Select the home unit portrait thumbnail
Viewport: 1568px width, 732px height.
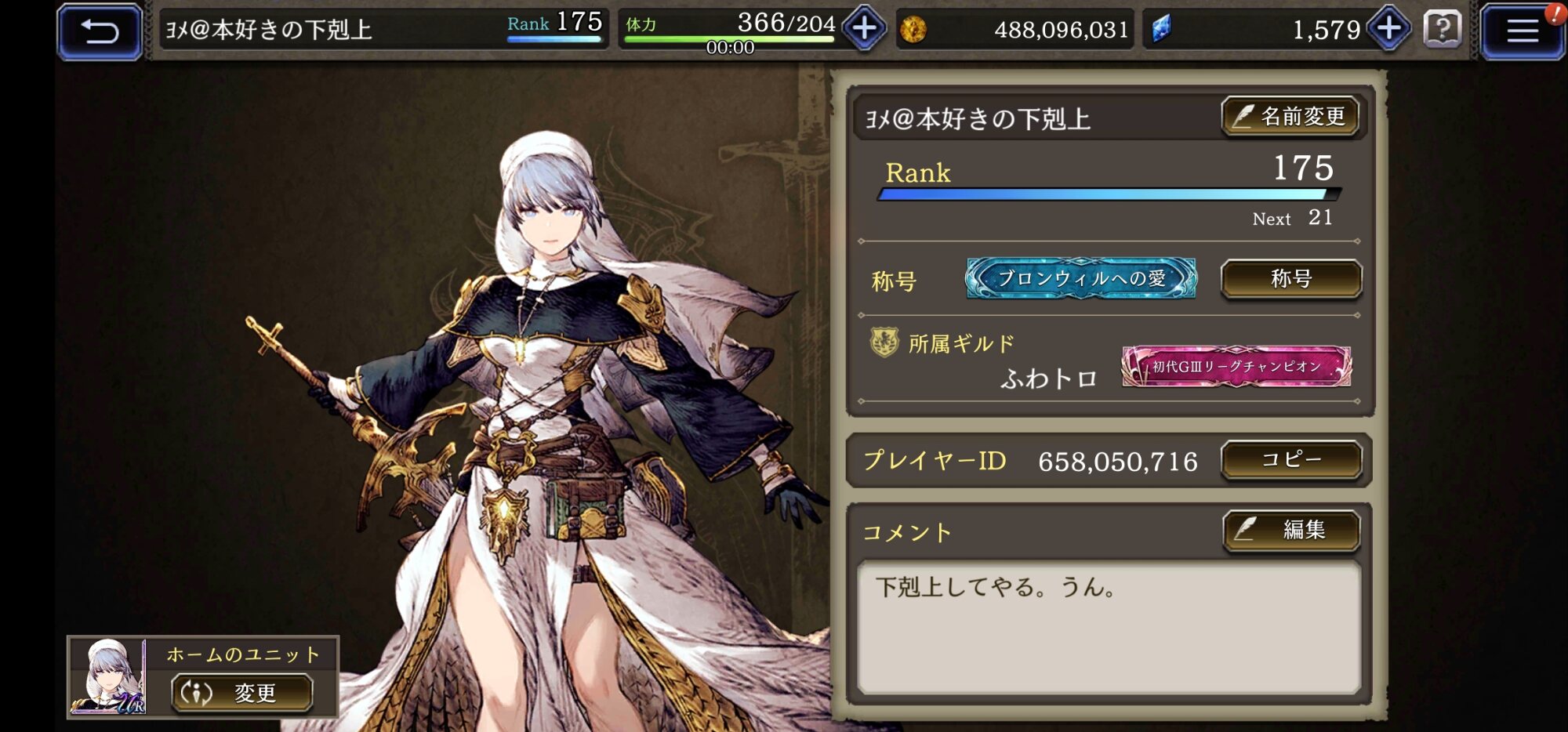[x=108, y=676]
